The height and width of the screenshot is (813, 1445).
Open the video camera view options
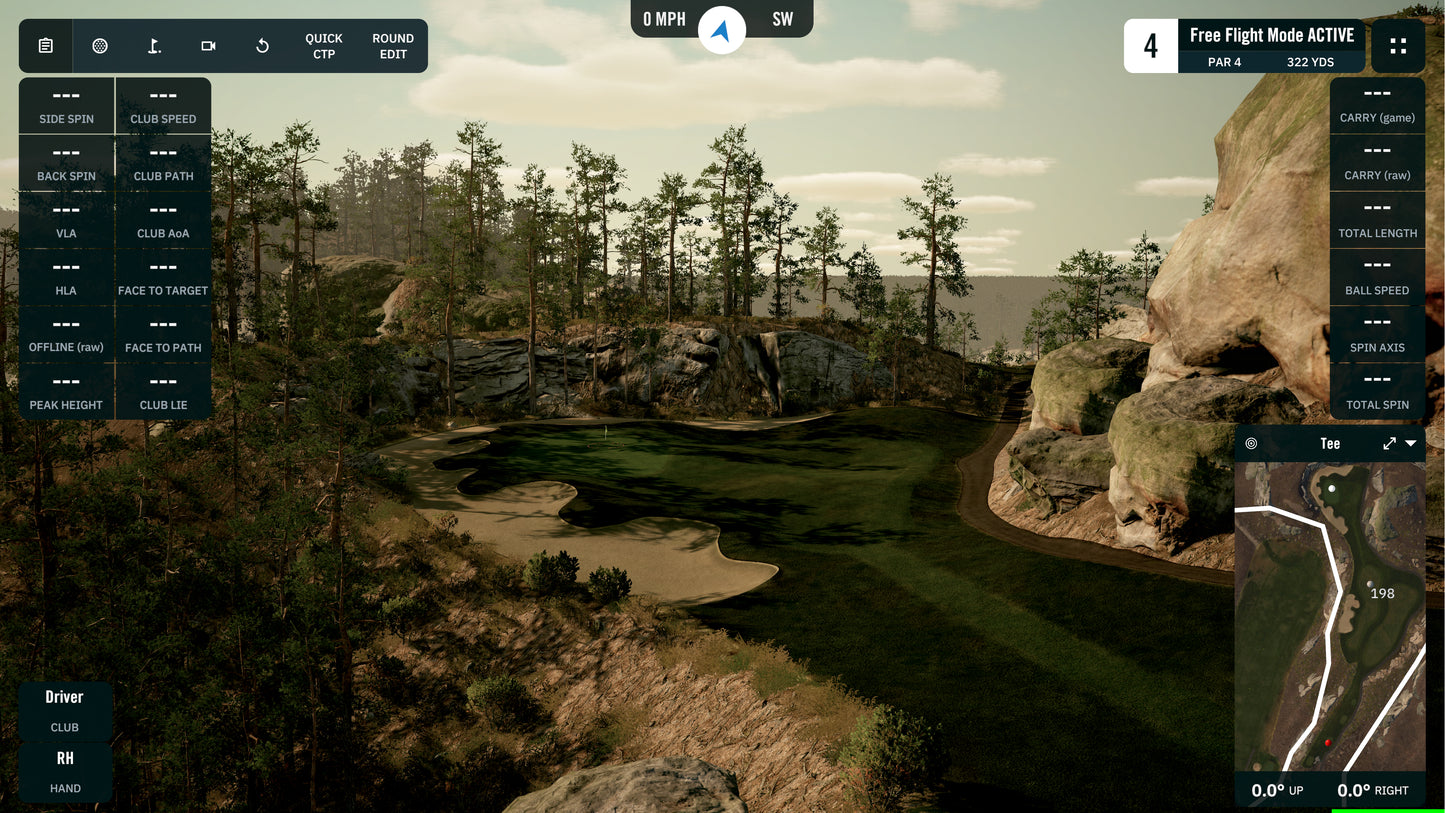click(208, 46)
